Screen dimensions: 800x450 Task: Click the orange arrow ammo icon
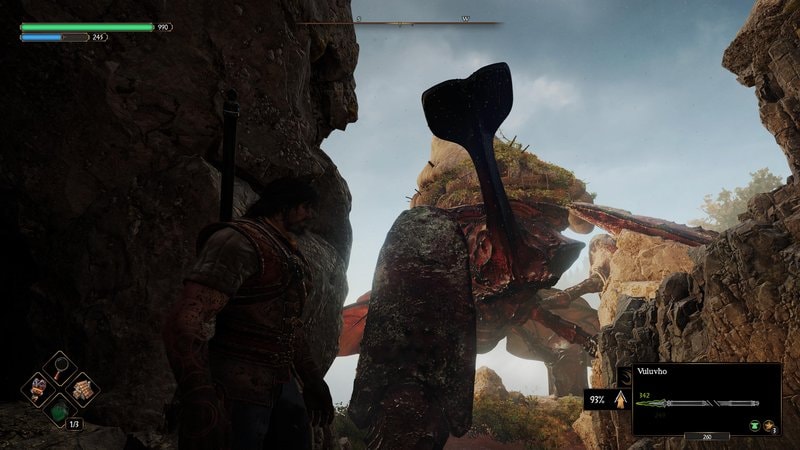(x=620, y=401)
